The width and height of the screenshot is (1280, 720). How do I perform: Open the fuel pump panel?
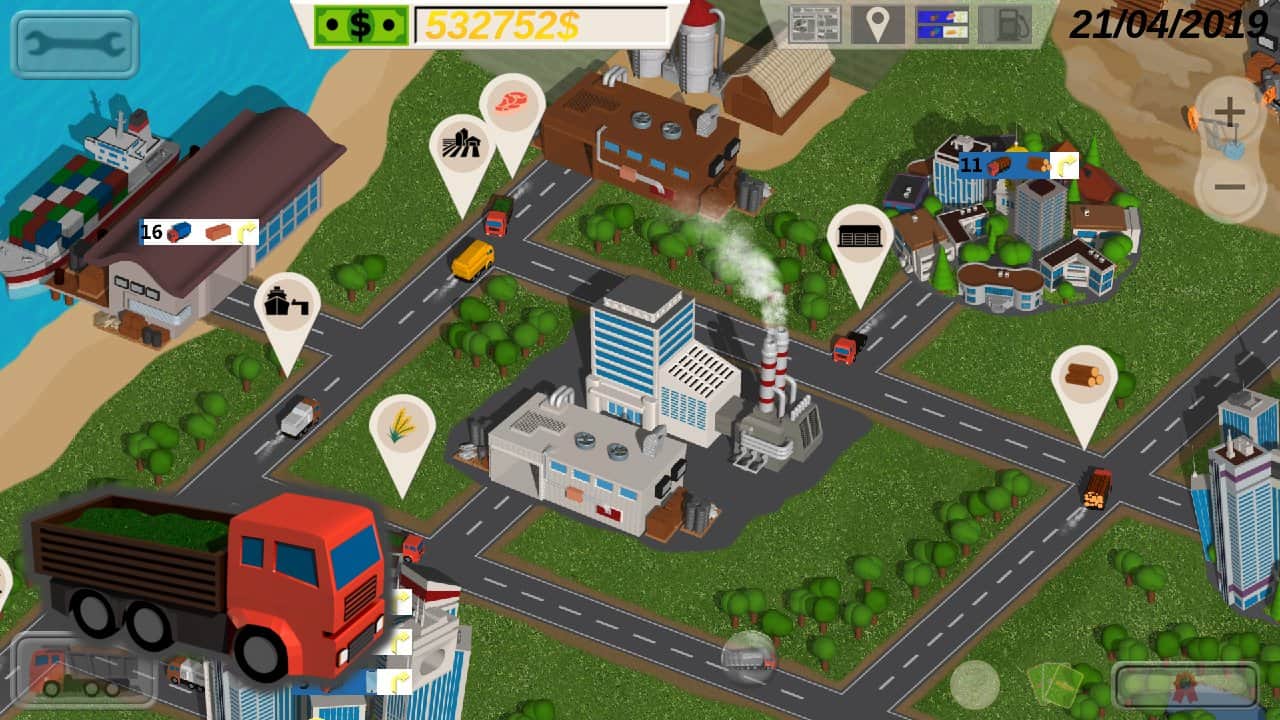[x=1005, y=24]
